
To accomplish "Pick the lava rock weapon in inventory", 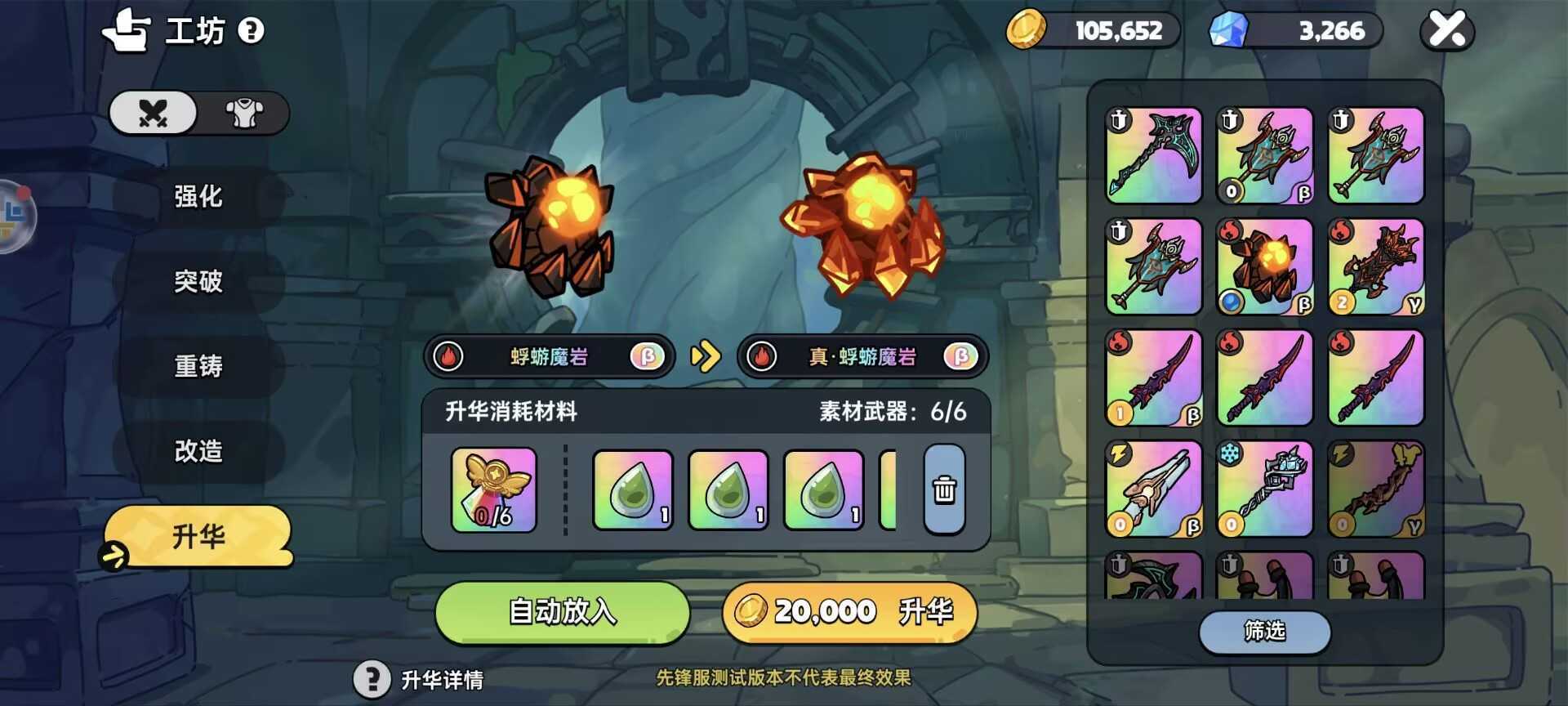I will coord(1264,266).
